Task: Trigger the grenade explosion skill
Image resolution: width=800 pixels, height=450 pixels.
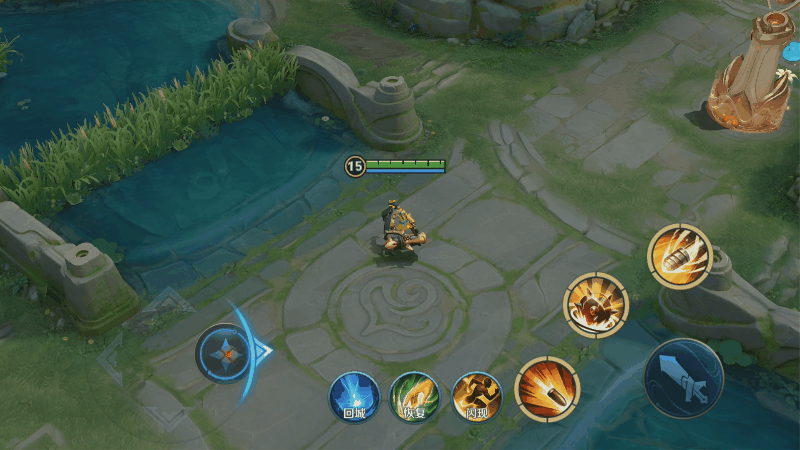Action: [596, 304]
